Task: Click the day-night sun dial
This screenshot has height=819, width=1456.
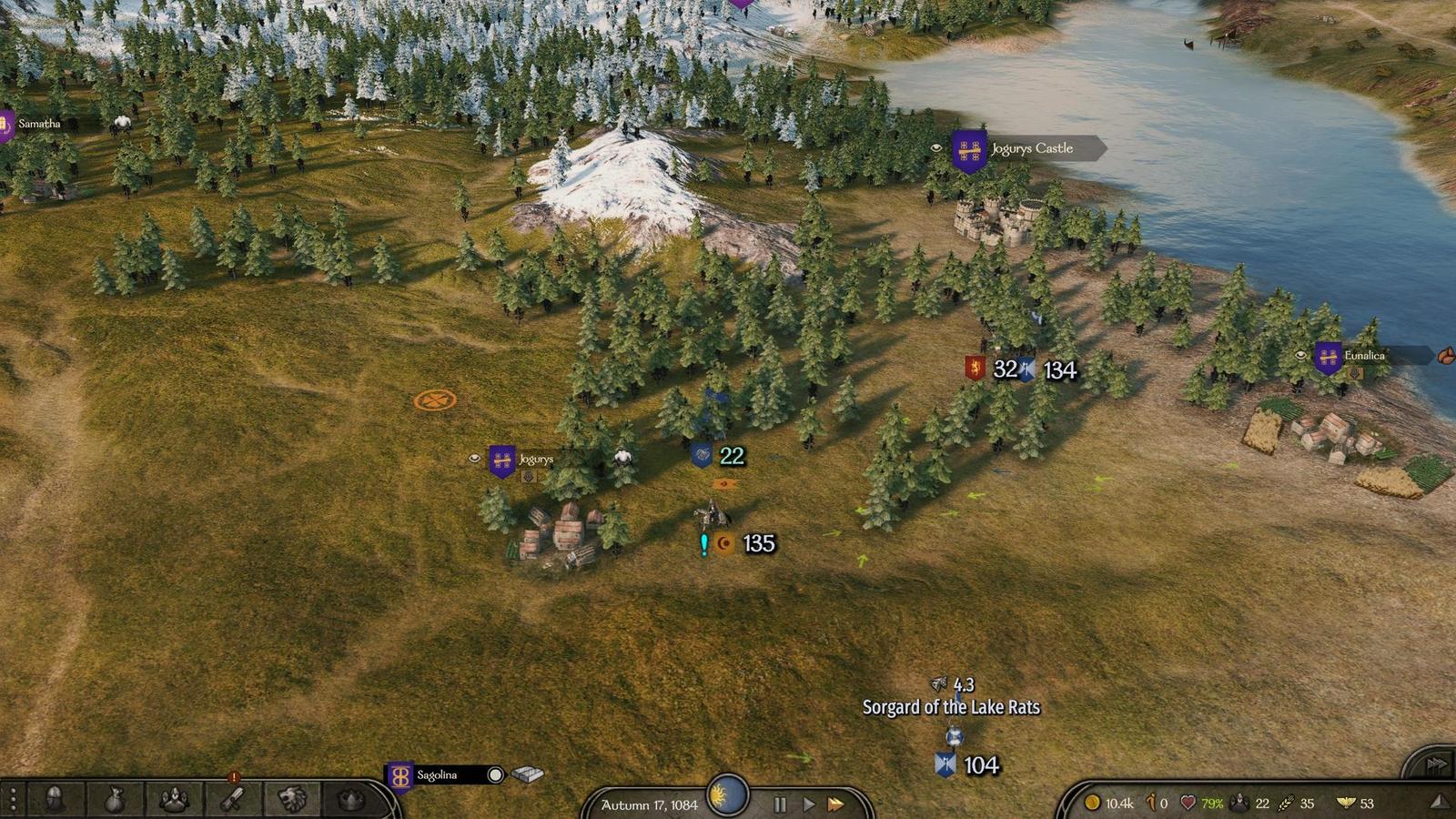Action: tap(727, 795)
